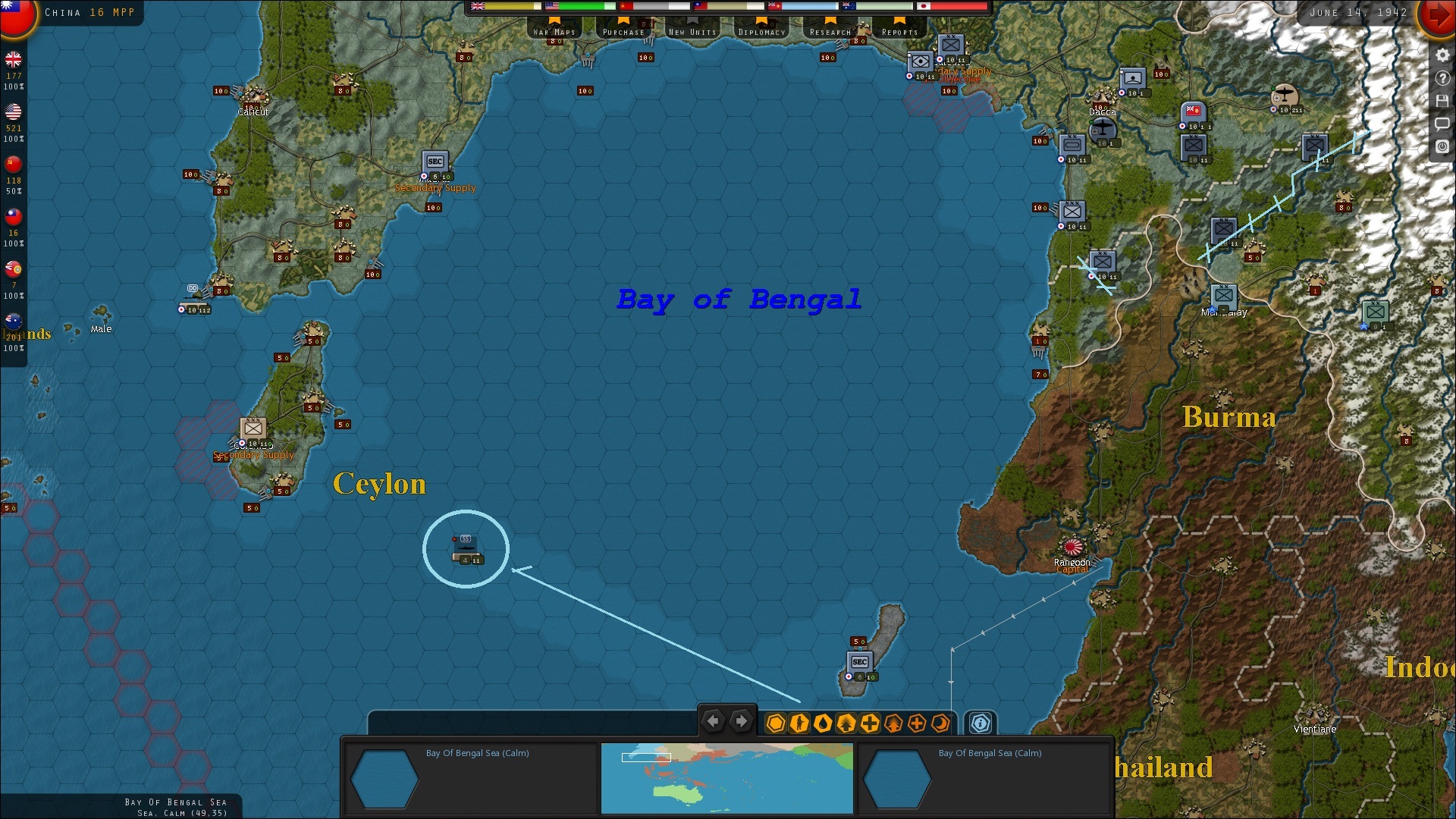Open the game settings gear icon

1442,55
